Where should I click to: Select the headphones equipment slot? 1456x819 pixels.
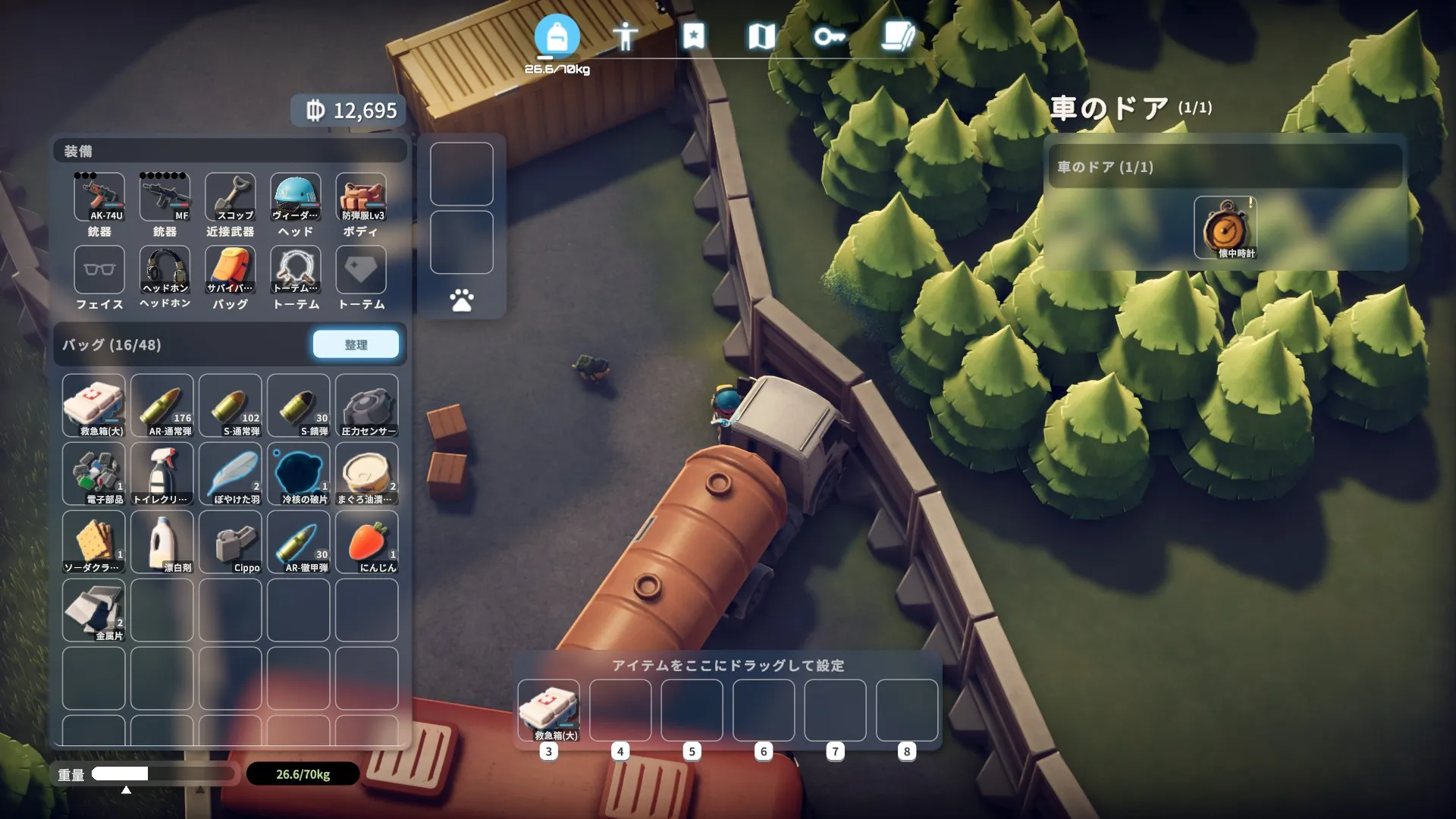(165, 270)
